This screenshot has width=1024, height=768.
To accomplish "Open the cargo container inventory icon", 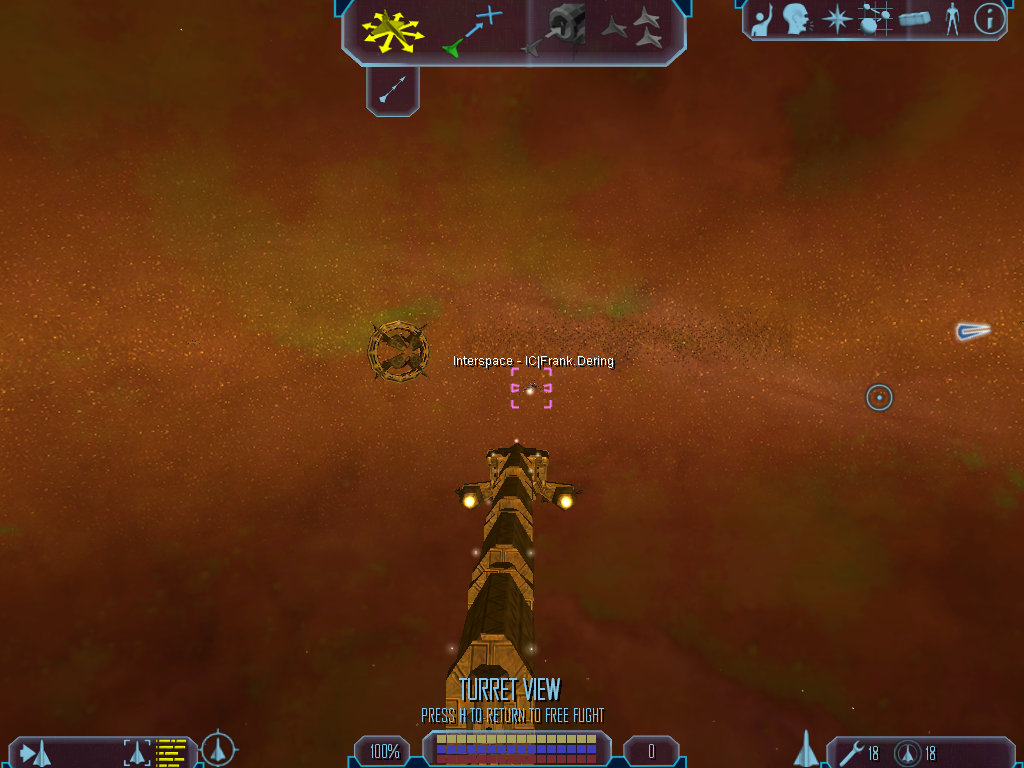I will (x=915, y=19).
